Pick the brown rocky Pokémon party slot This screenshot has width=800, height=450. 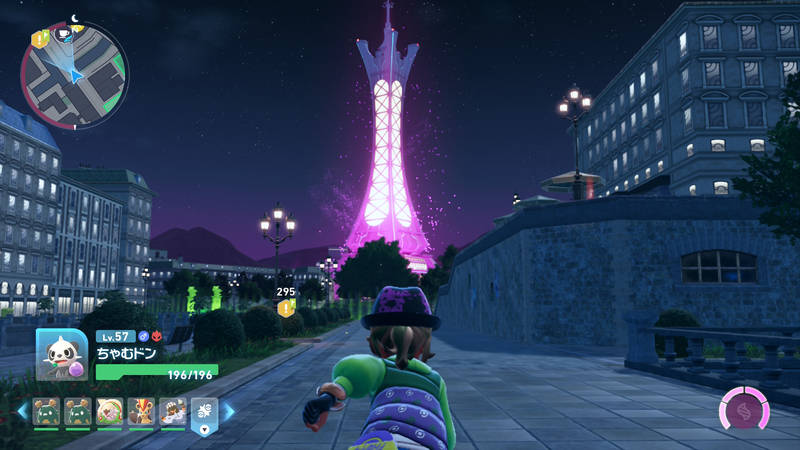click(x=172, y=411)
